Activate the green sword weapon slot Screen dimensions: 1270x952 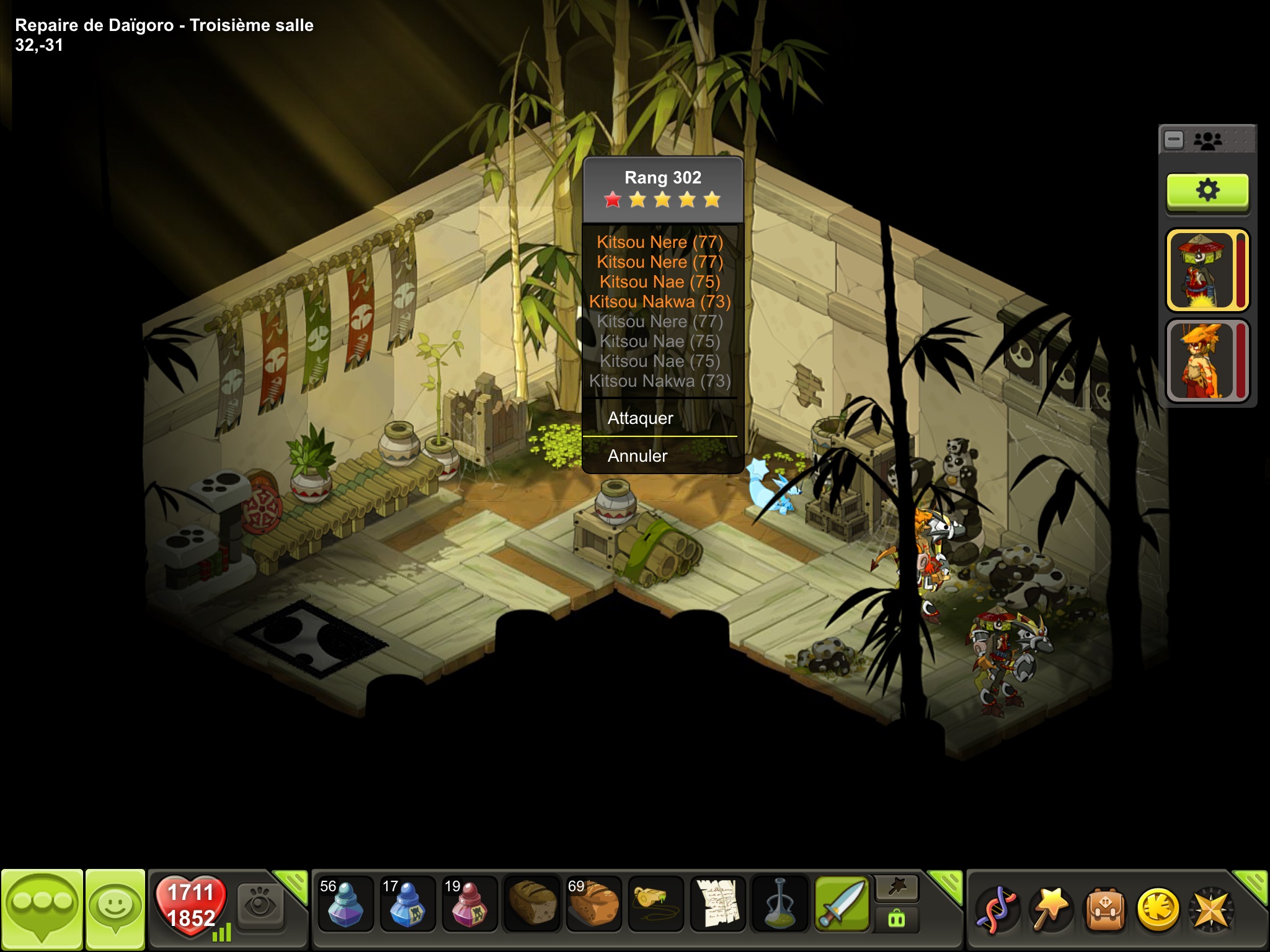[841, 905]
